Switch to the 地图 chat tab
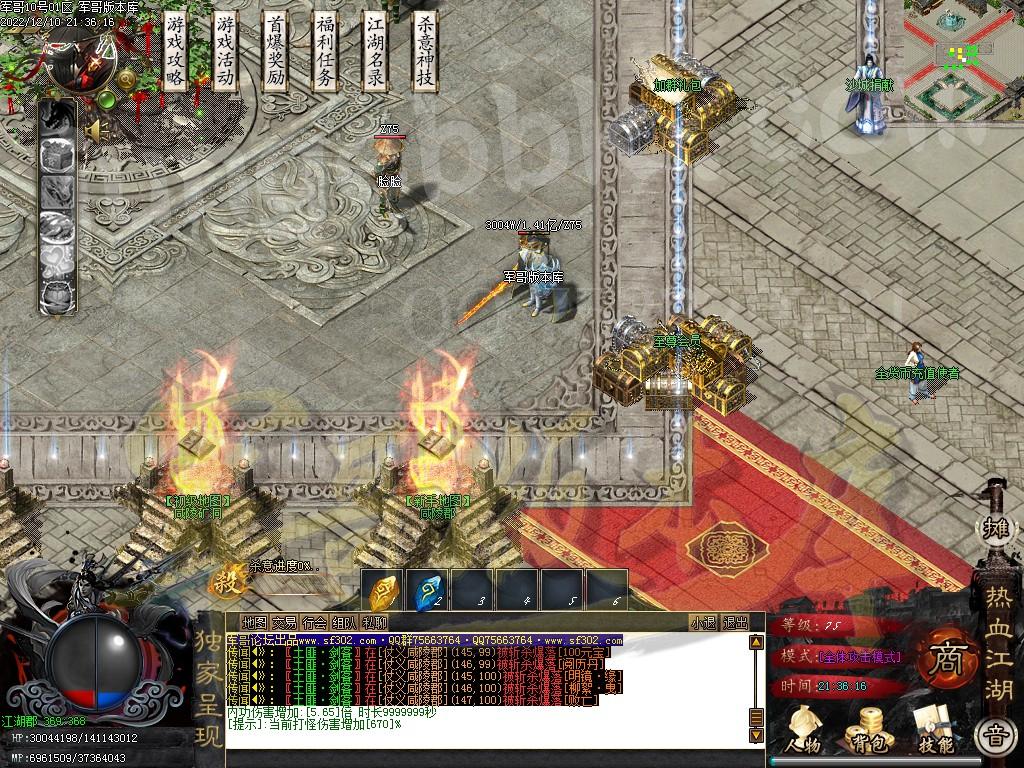The width and height of the screenshot is (1024, 768). tap(254, 622)
